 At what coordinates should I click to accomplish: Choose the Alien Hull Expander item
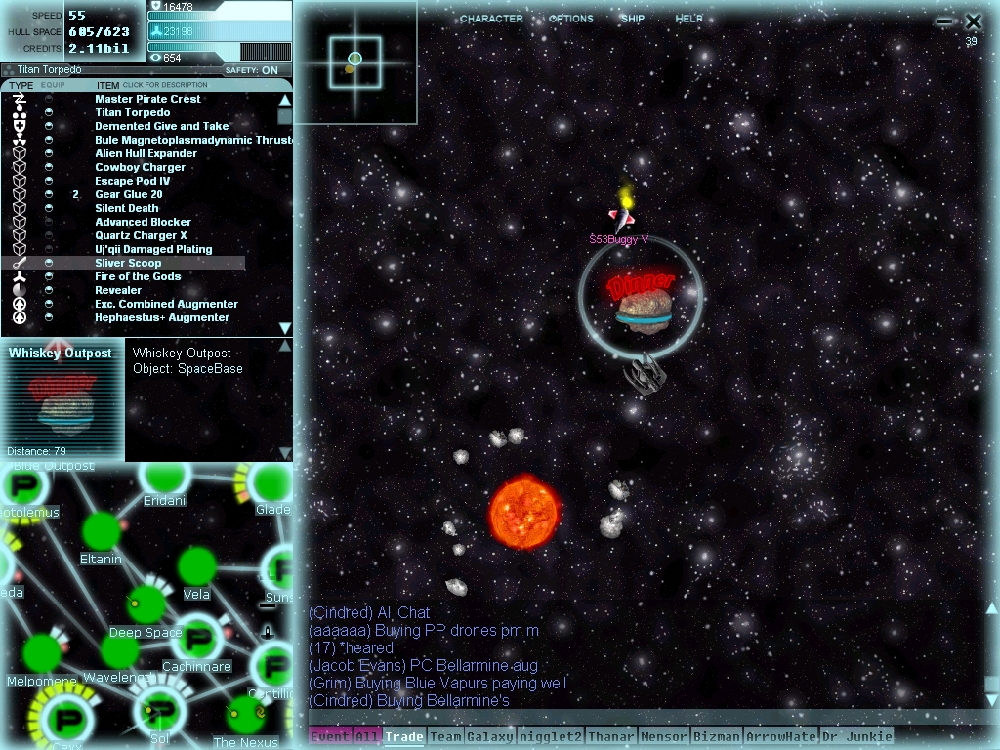(146, 154)
